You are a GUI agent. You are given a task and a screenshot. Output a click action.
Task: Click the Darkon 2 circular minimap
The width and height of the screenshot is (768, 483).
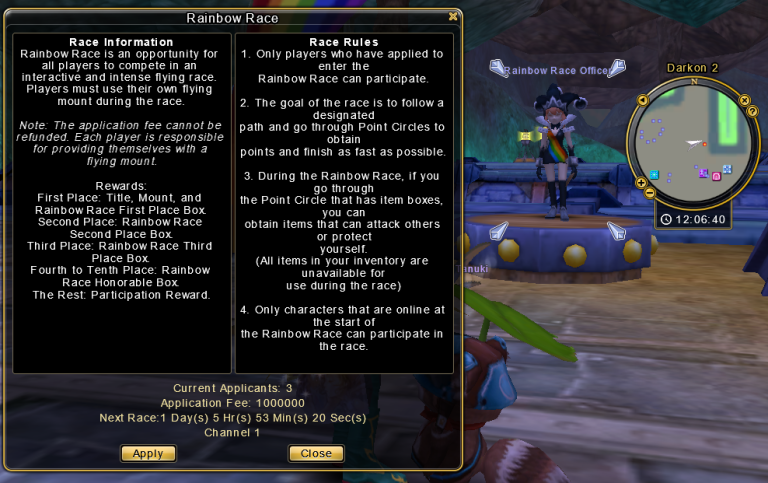691,138
